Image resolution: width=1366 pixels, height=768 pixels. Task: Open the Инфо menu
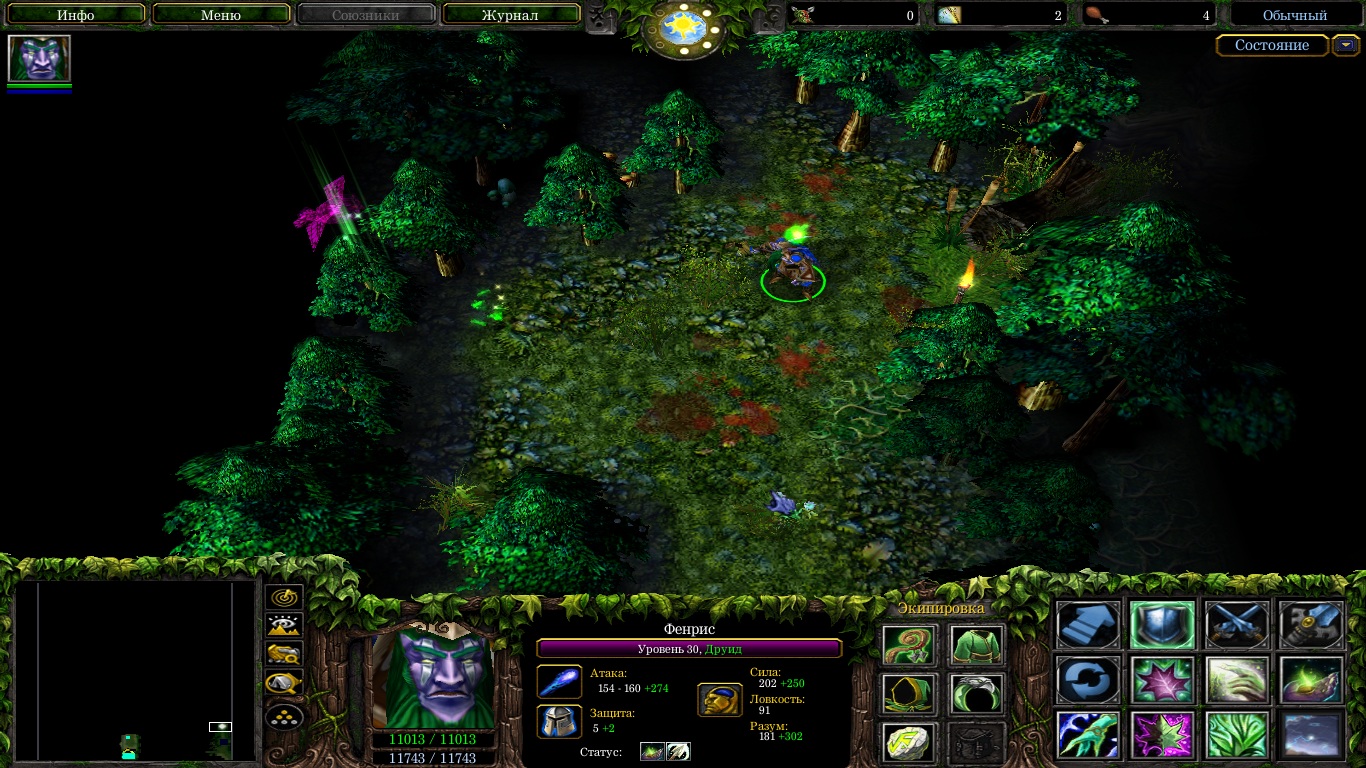coord(76,15)
